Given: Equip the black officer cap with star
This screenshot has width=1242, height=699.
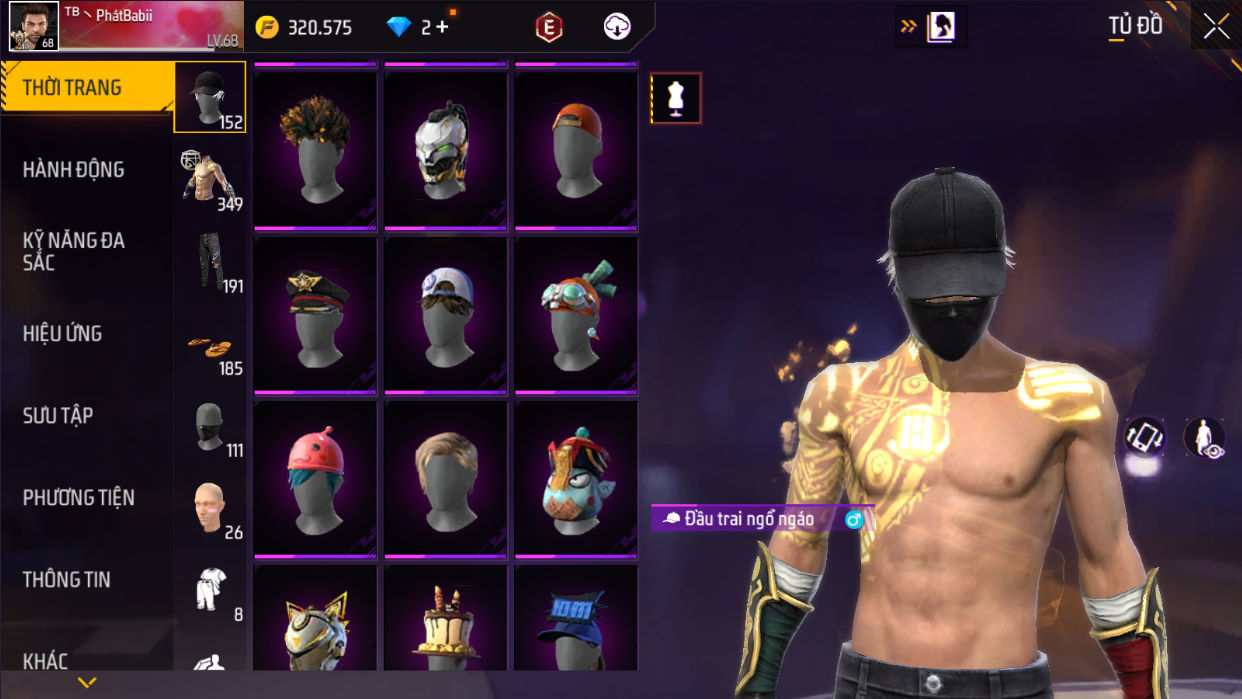Looking at the screenshot, I should pos(315,314).
